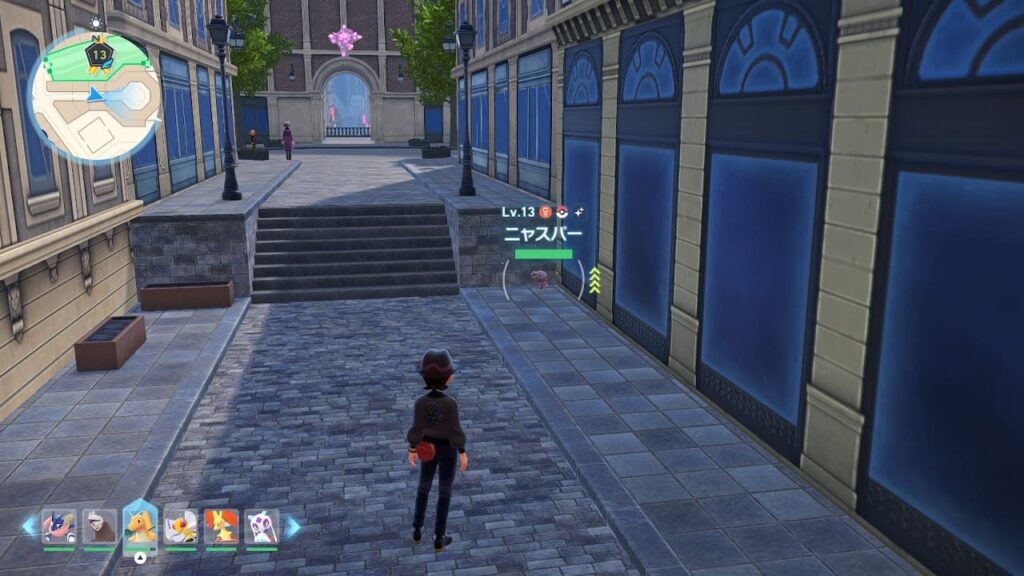This screenshot has width=1024, height=576.
Task: Click the party bar's right arrow
Action: (292, 526)
